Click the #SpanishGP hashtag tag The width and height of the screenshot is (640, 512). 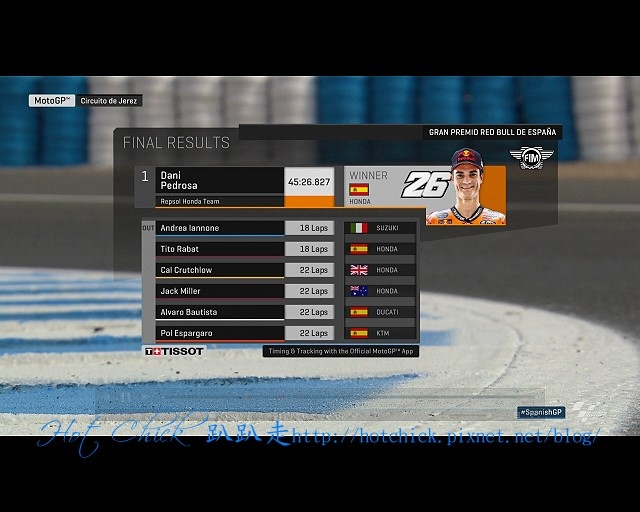(x=542, y=412)
